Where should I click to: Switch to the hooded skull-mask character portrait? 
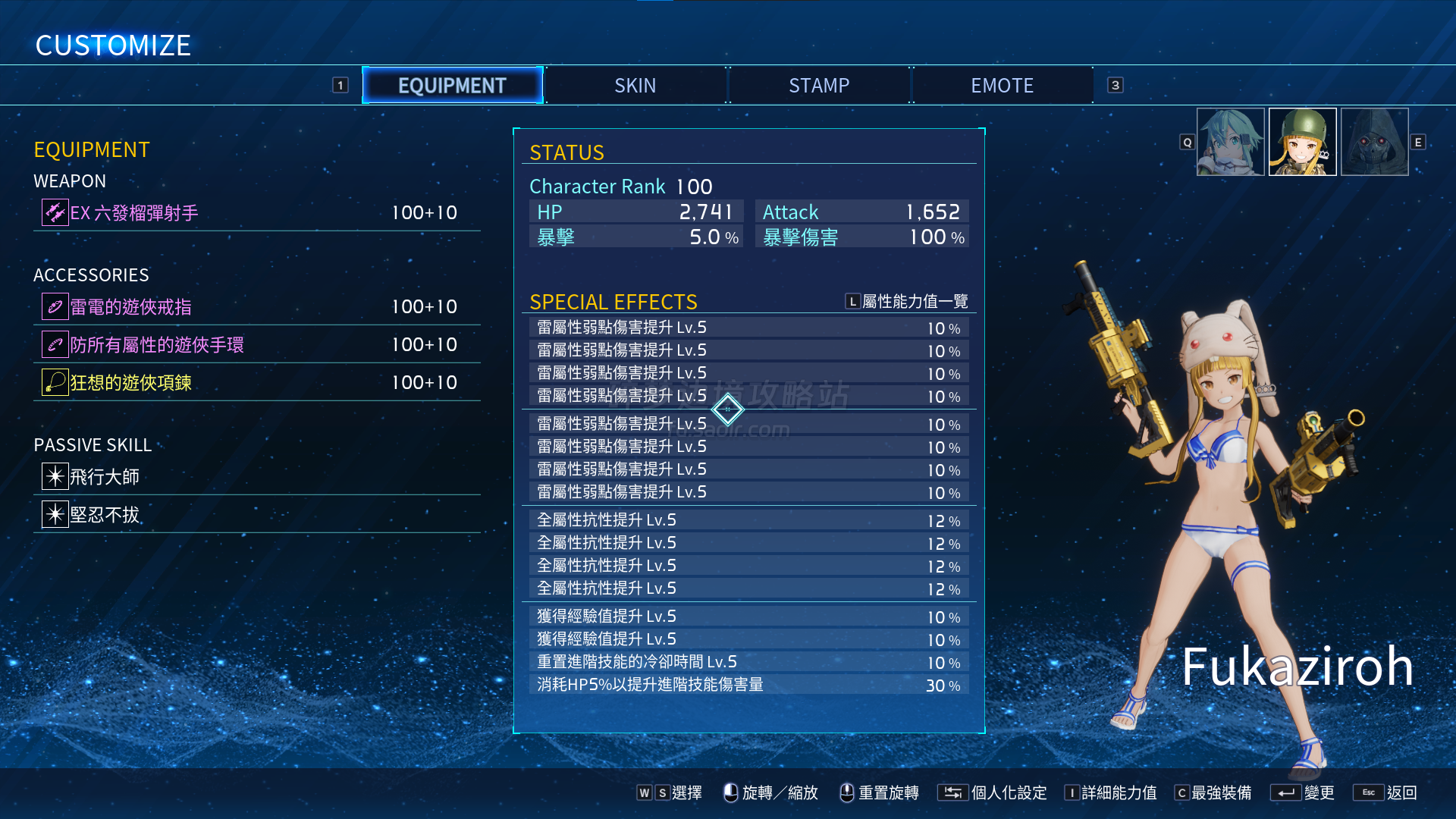pos(1374,142)
